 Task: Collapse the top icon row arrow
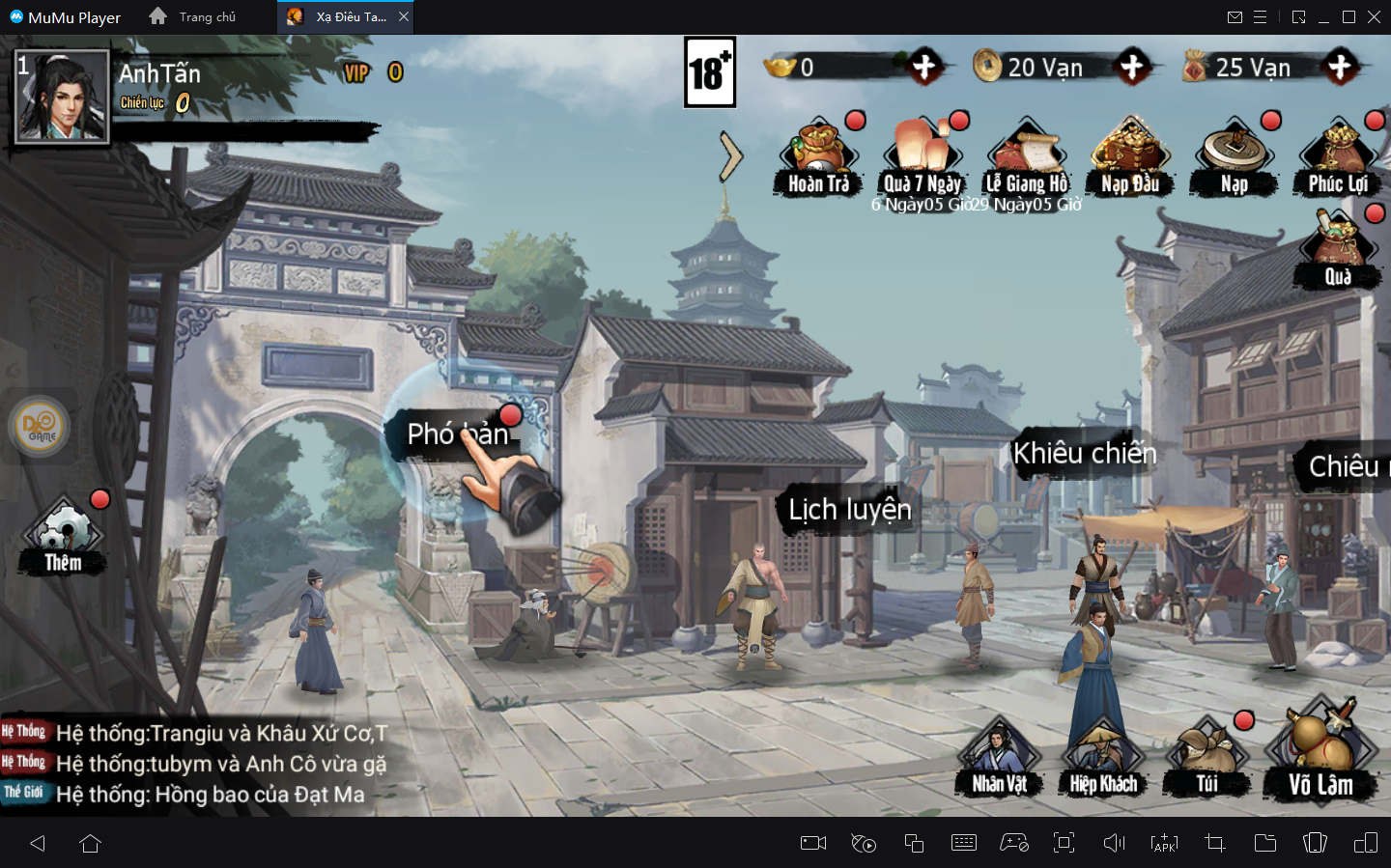tap(731, 157)
